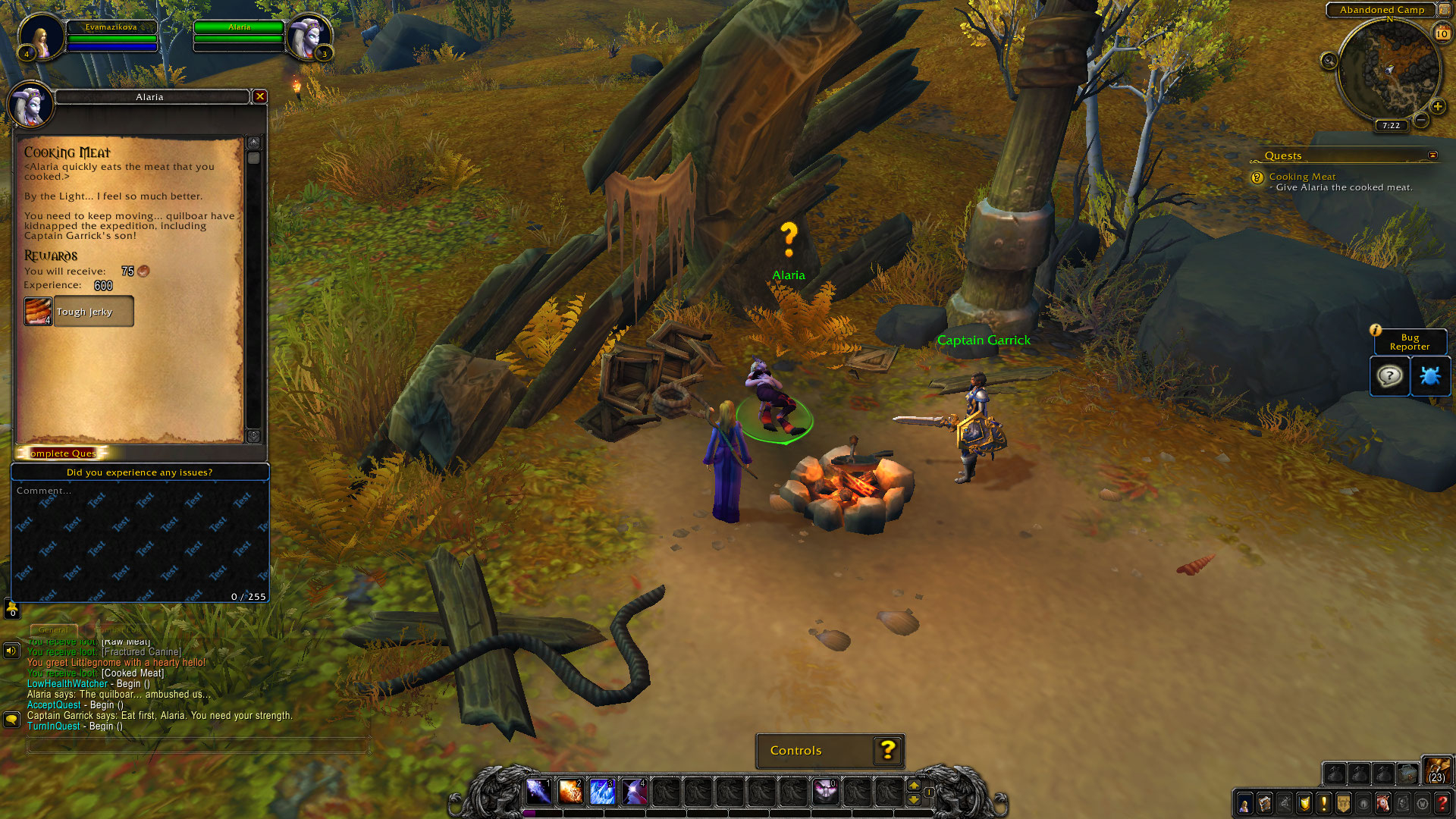Viewport: 1456px width, 819px height.
Task: Open the red question mark help menu
Action: [1442, 804]
